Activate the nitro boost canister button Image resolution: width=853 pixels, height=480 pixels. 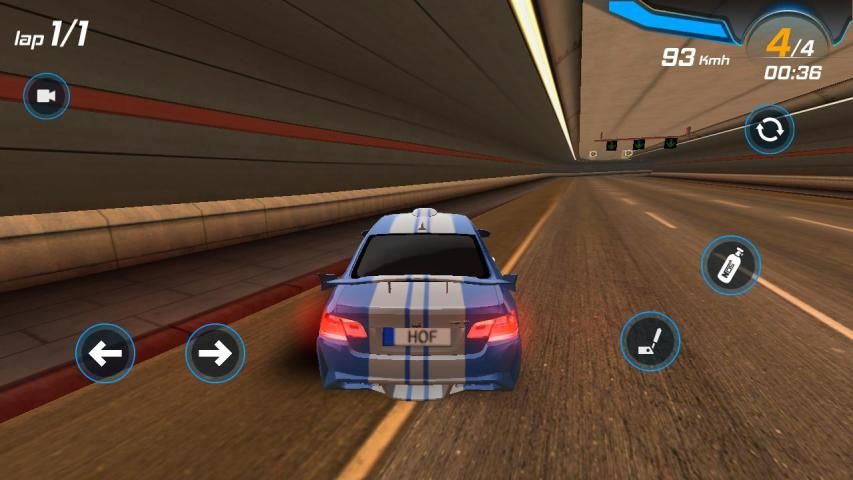pyautogui.click(x=731, y=265)
